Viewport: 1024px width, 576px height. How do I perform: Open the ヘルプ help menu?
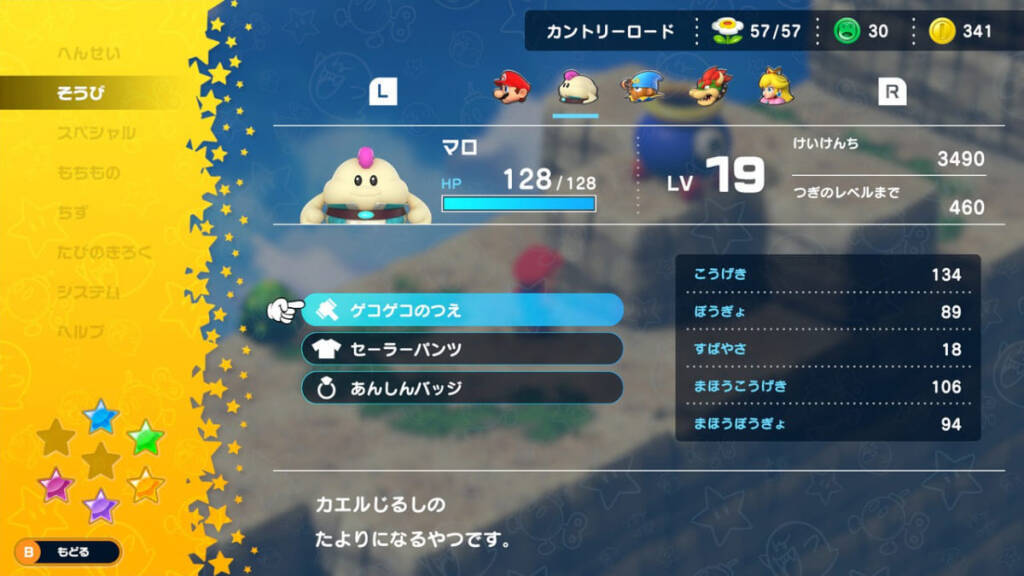80,331
